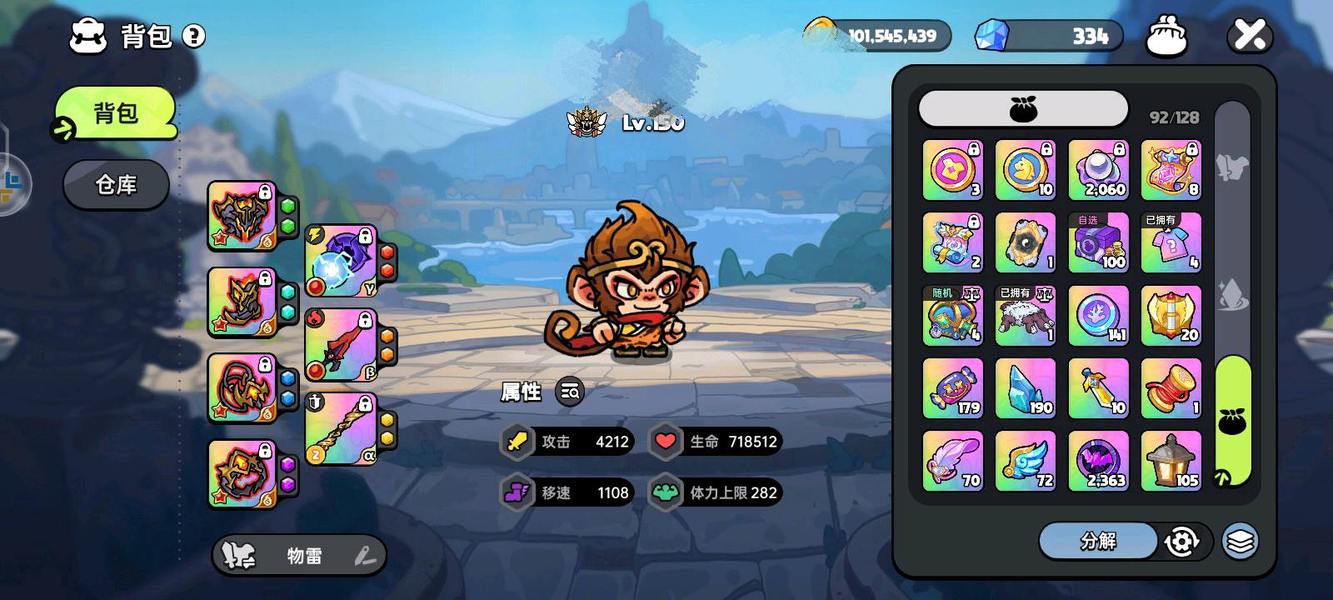
Task: Select the green bag category on the sidebar
Action: pos(1233,421)
